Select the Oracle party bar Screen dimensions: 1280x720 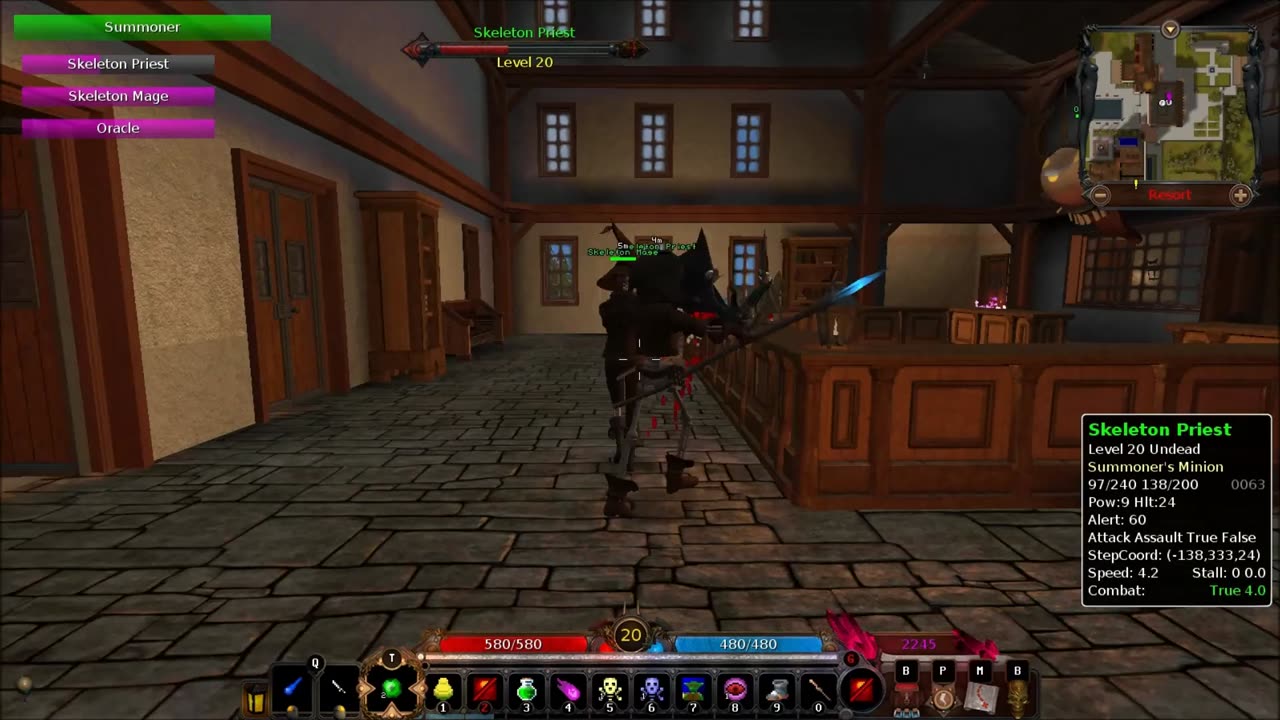(x=118, y=128)
